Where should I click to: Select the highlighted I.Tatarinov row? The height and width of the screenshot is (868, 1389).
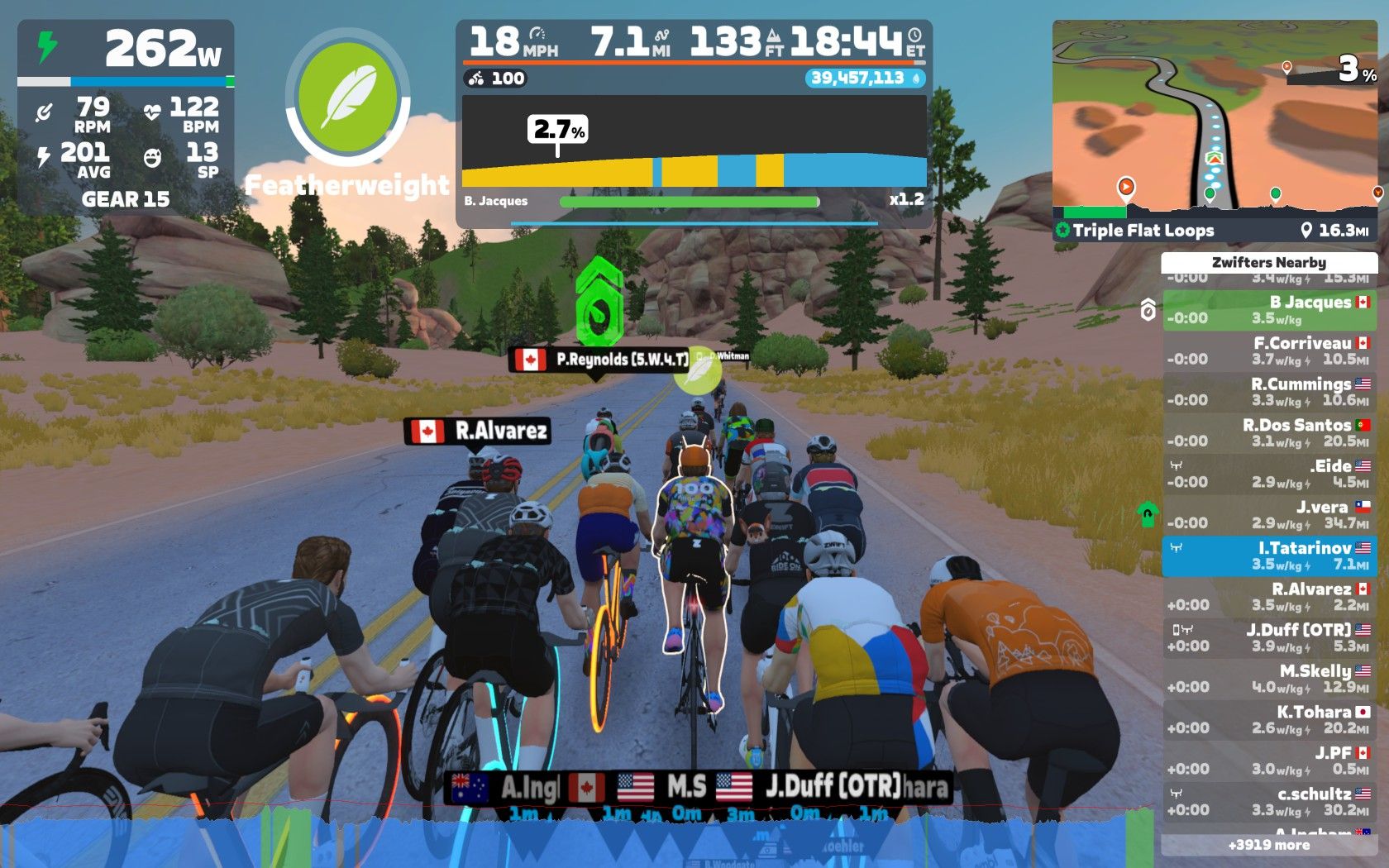point(1269,556)
